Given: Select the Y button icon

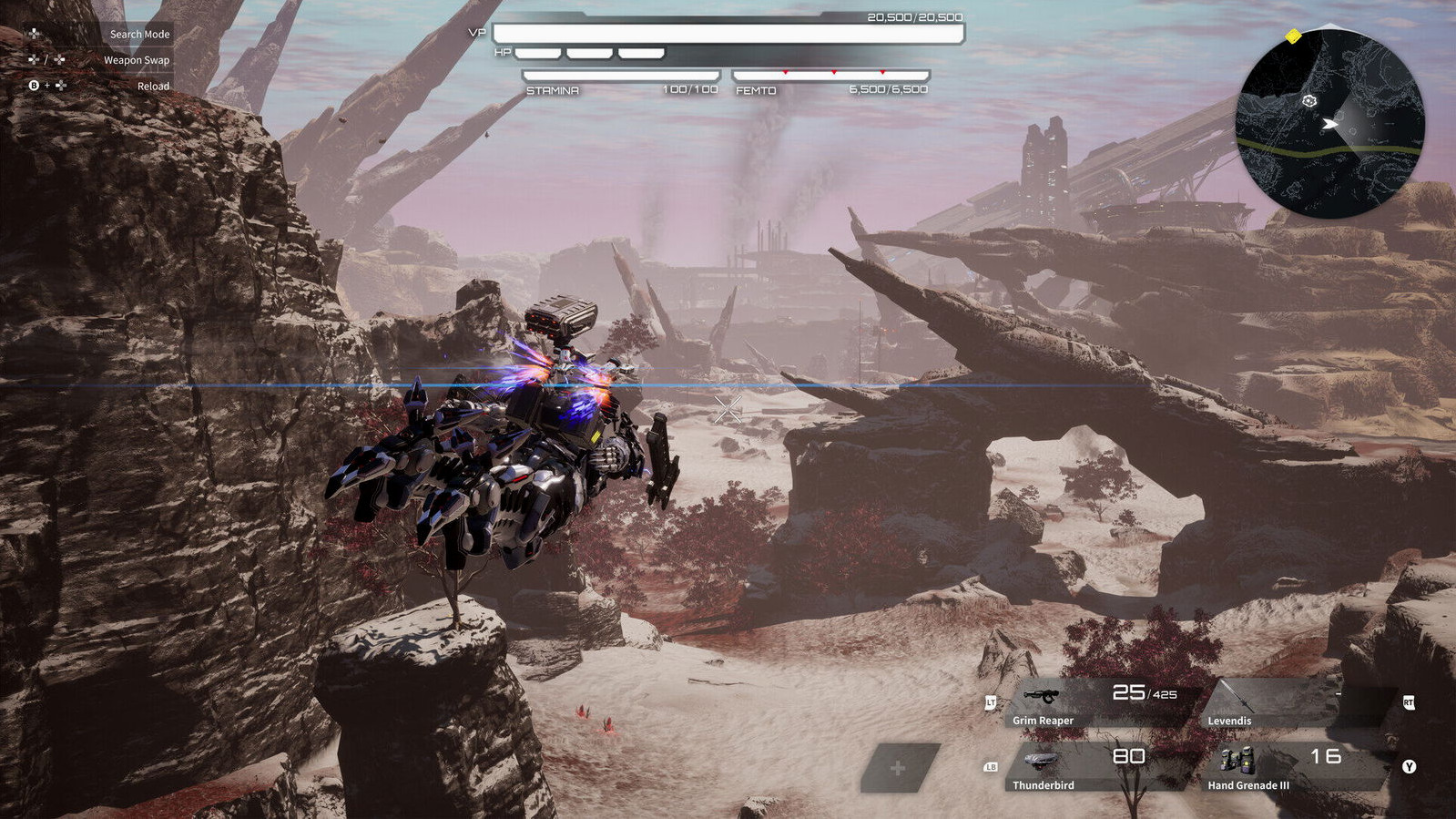Looking at the screenshot, I should click(x=1409, y=767).
